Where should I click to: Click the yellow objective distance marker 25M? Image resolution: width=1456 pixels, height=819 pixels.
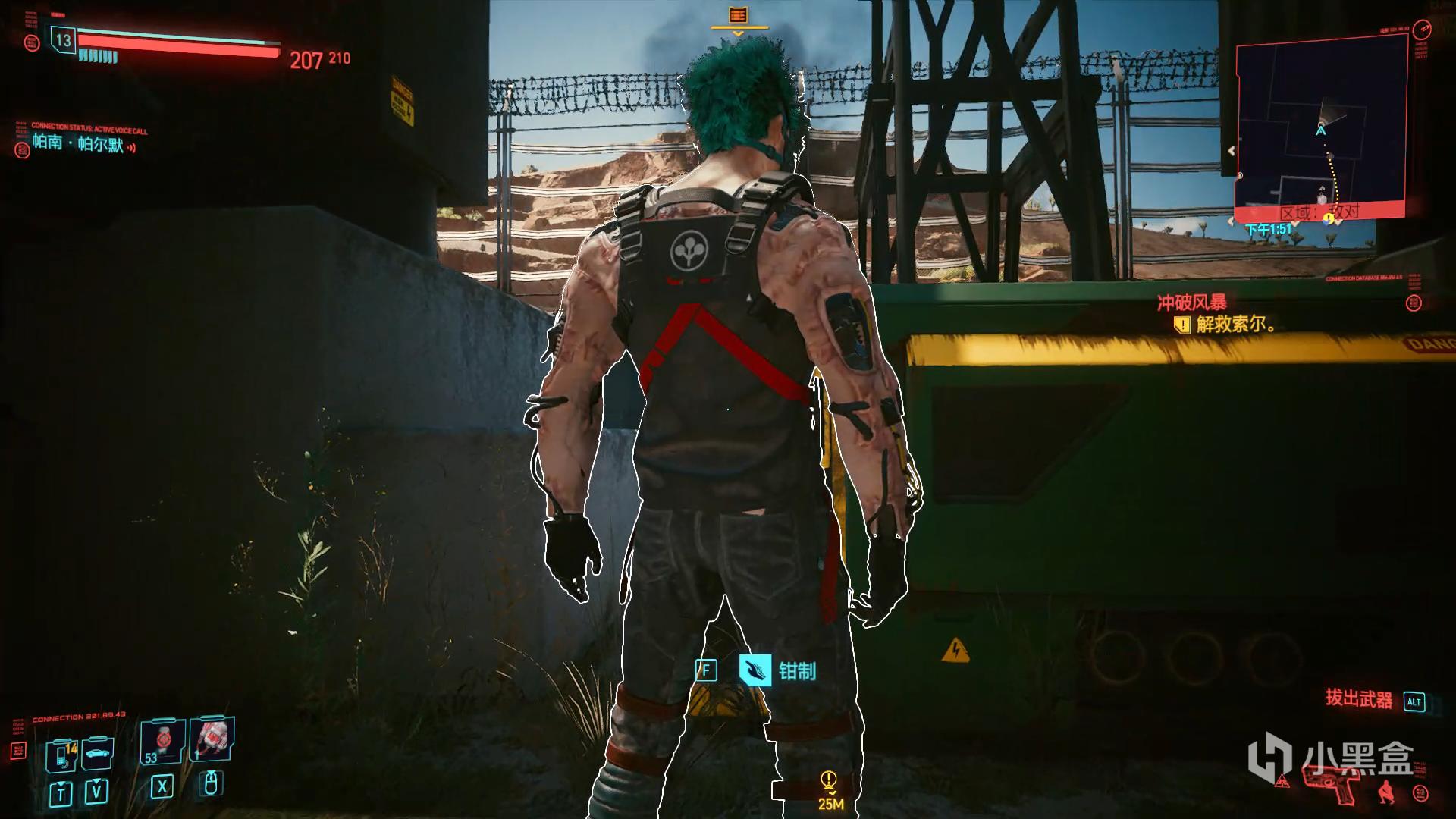point(830,789)
